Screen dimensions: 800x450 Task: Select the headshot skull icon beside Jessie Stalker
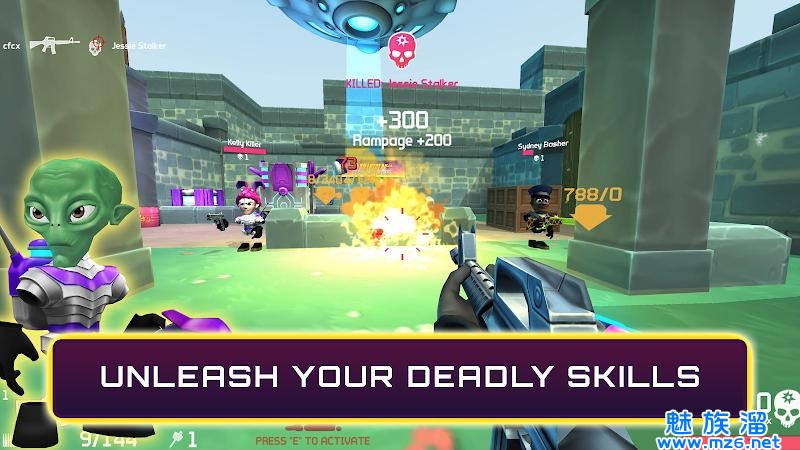tap(96, 45)
